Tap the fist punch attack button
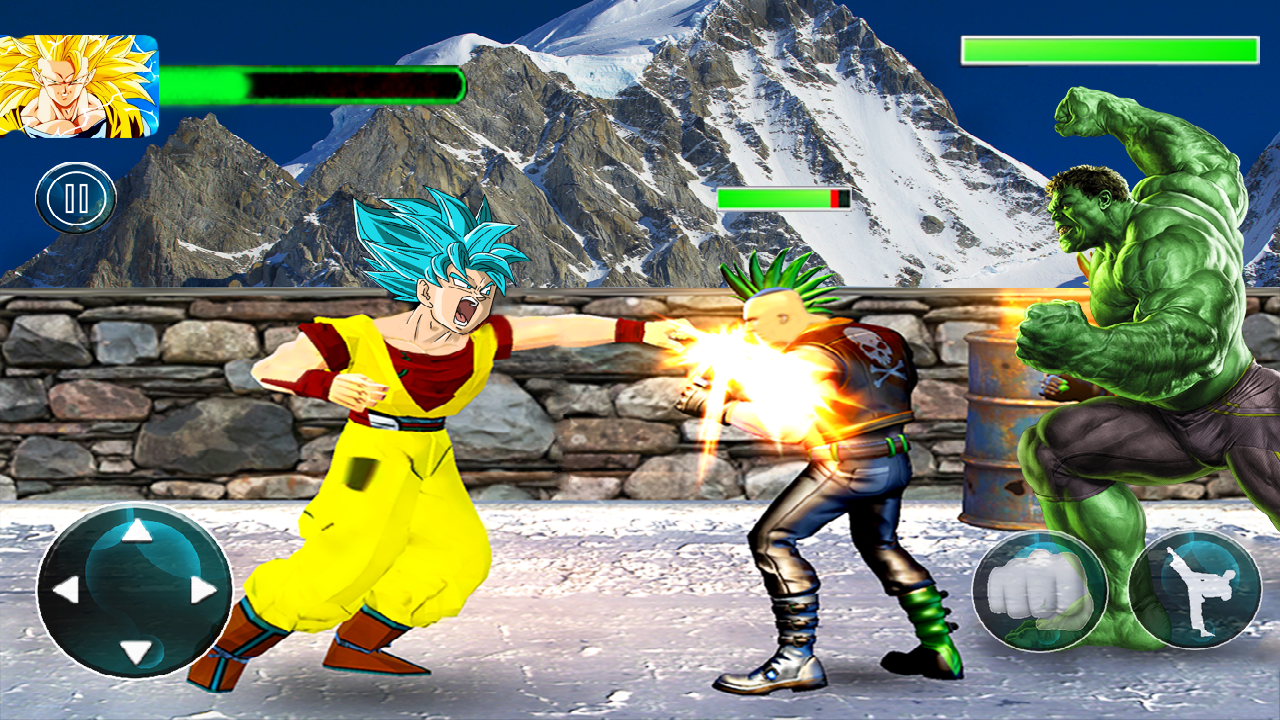1280x720 pixels. point(1040,591)
